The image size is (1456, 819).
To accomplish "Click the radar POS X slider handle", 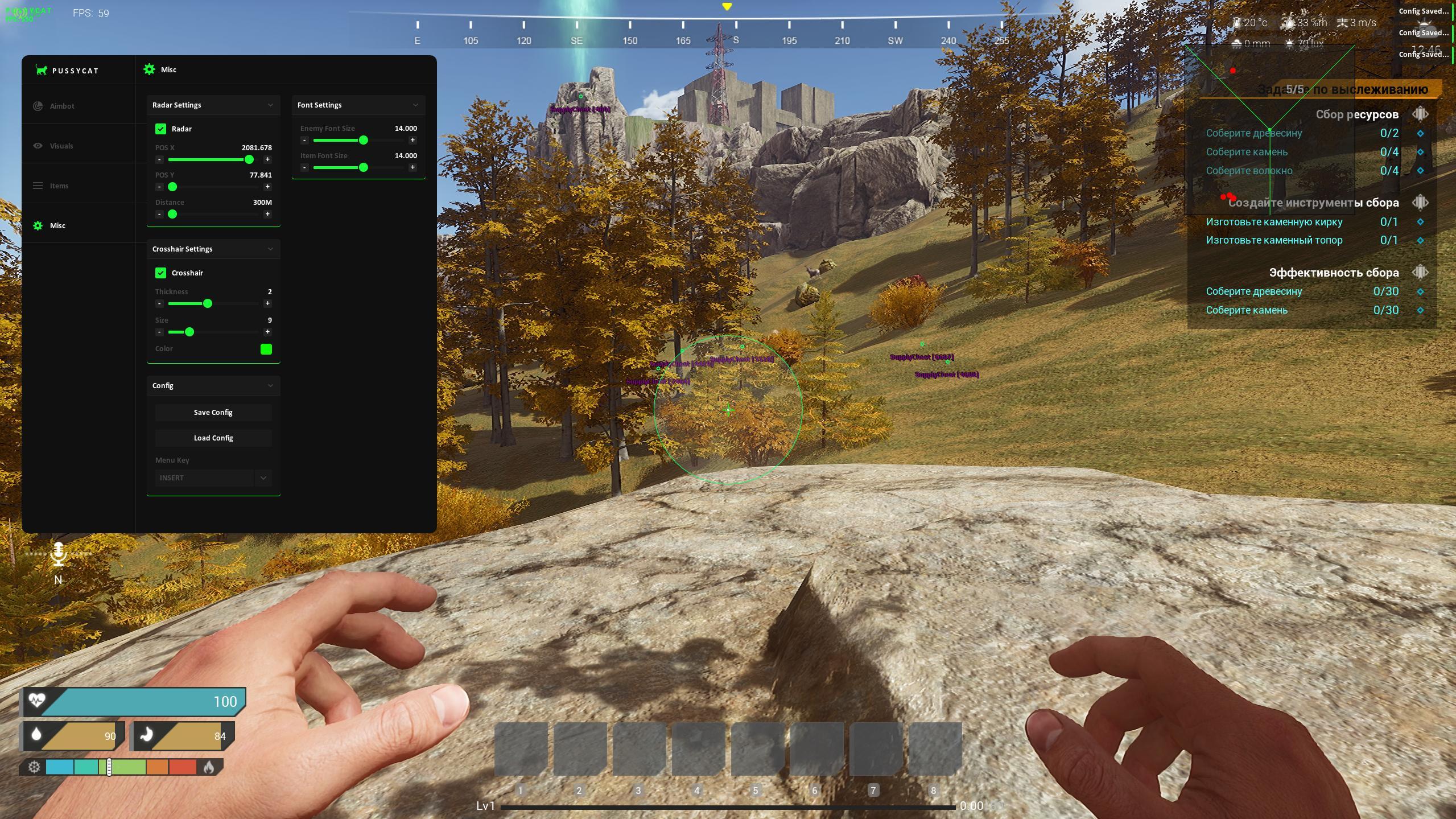I will pos(249,160).
